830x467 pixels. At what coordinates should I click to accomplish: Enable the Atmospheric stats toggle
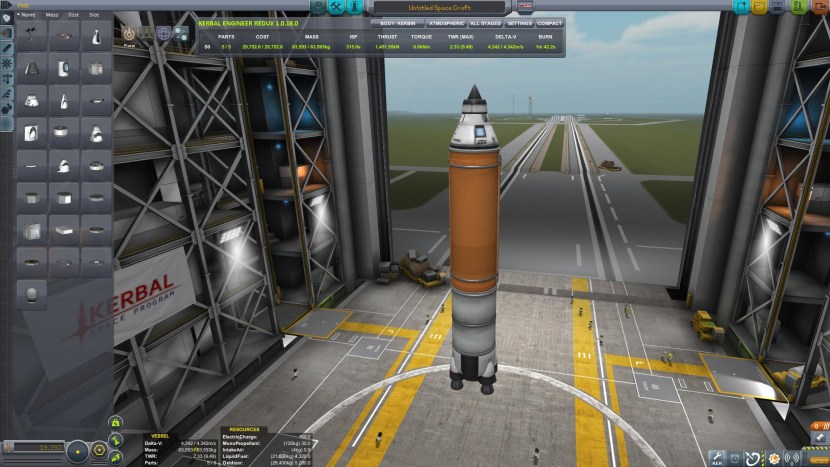pos(444,21)
